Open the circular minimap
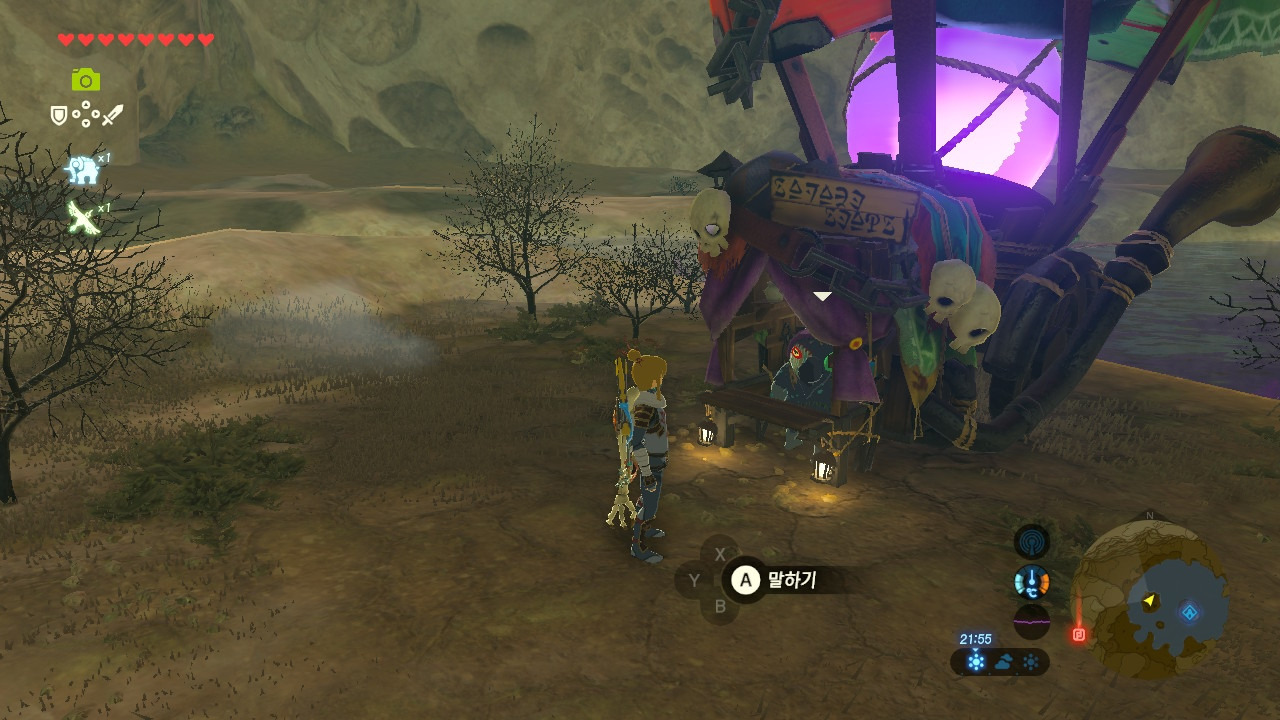 [1149, 600]
